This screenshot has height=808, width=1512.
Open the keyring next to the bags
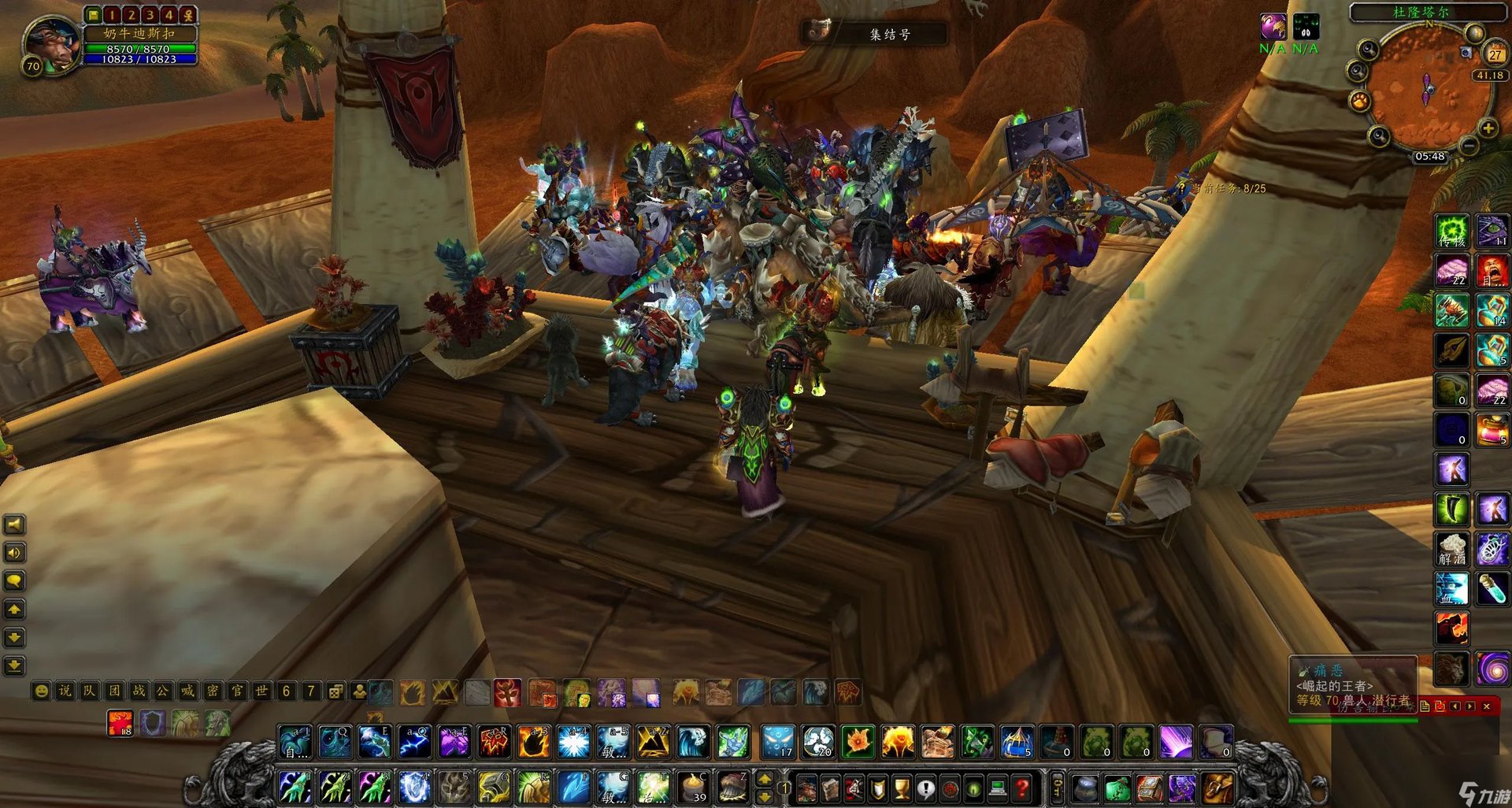1058,786
